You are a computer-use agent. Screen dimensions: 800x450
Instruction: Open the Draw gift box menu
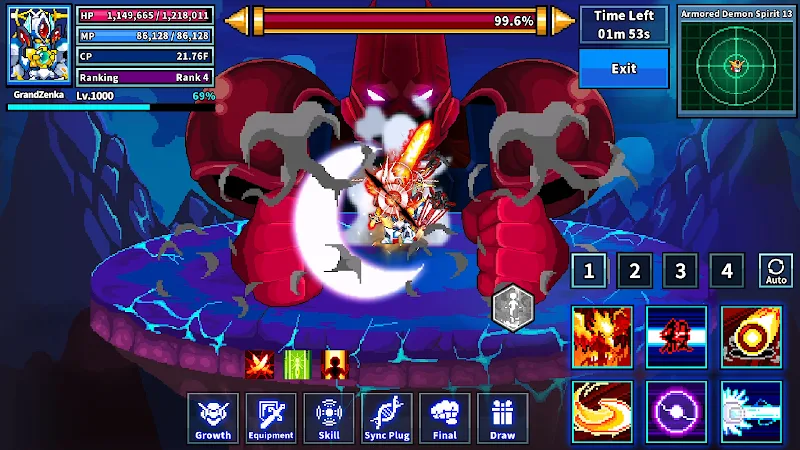(502, 418)
